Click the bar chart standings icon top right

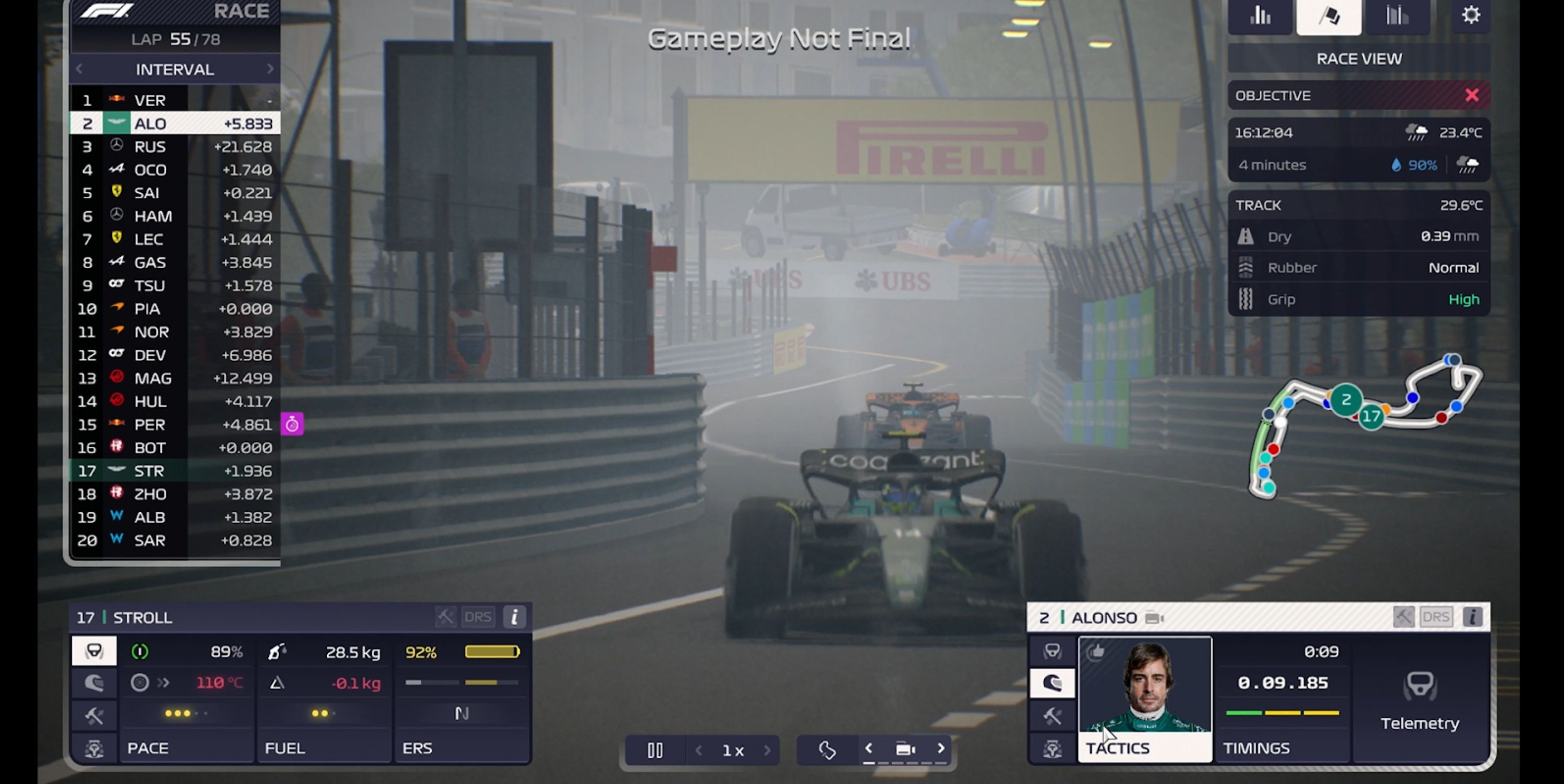[1260, 16]
